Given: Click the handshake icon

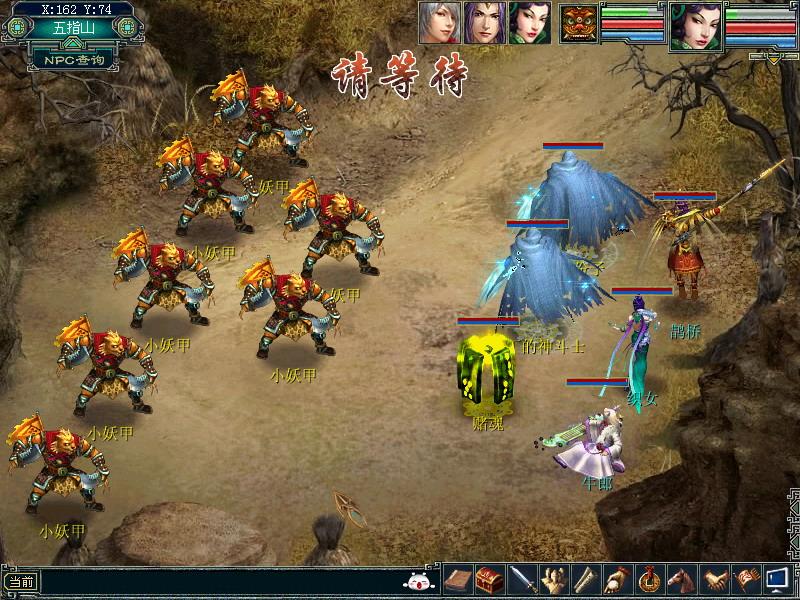Looking at the screenshot, I should point(713,579).
